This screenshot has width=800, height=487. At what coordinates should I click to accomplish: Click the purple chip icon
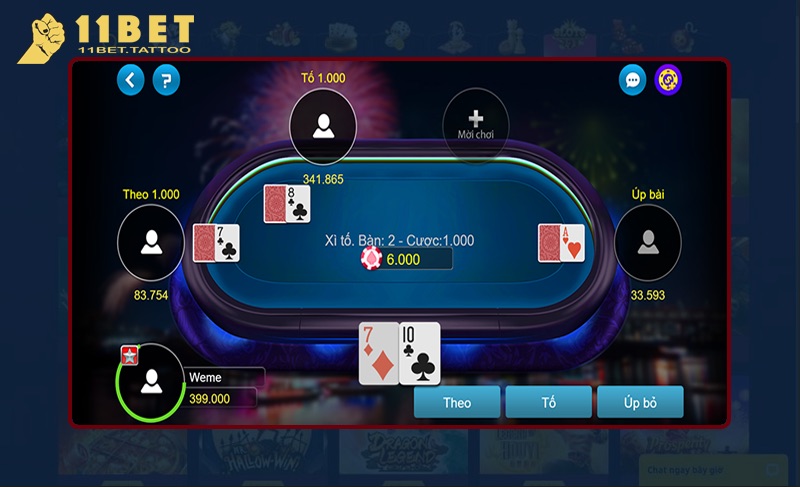[668, 80]
